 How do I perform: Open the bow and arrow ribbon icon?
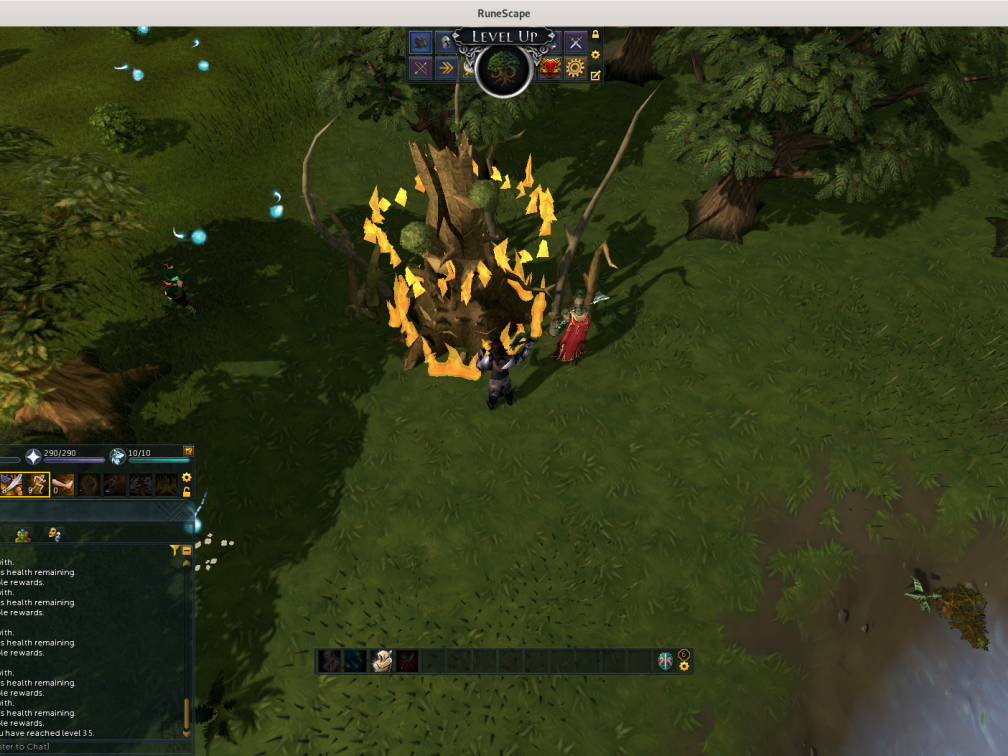click(x=420, y=68)
